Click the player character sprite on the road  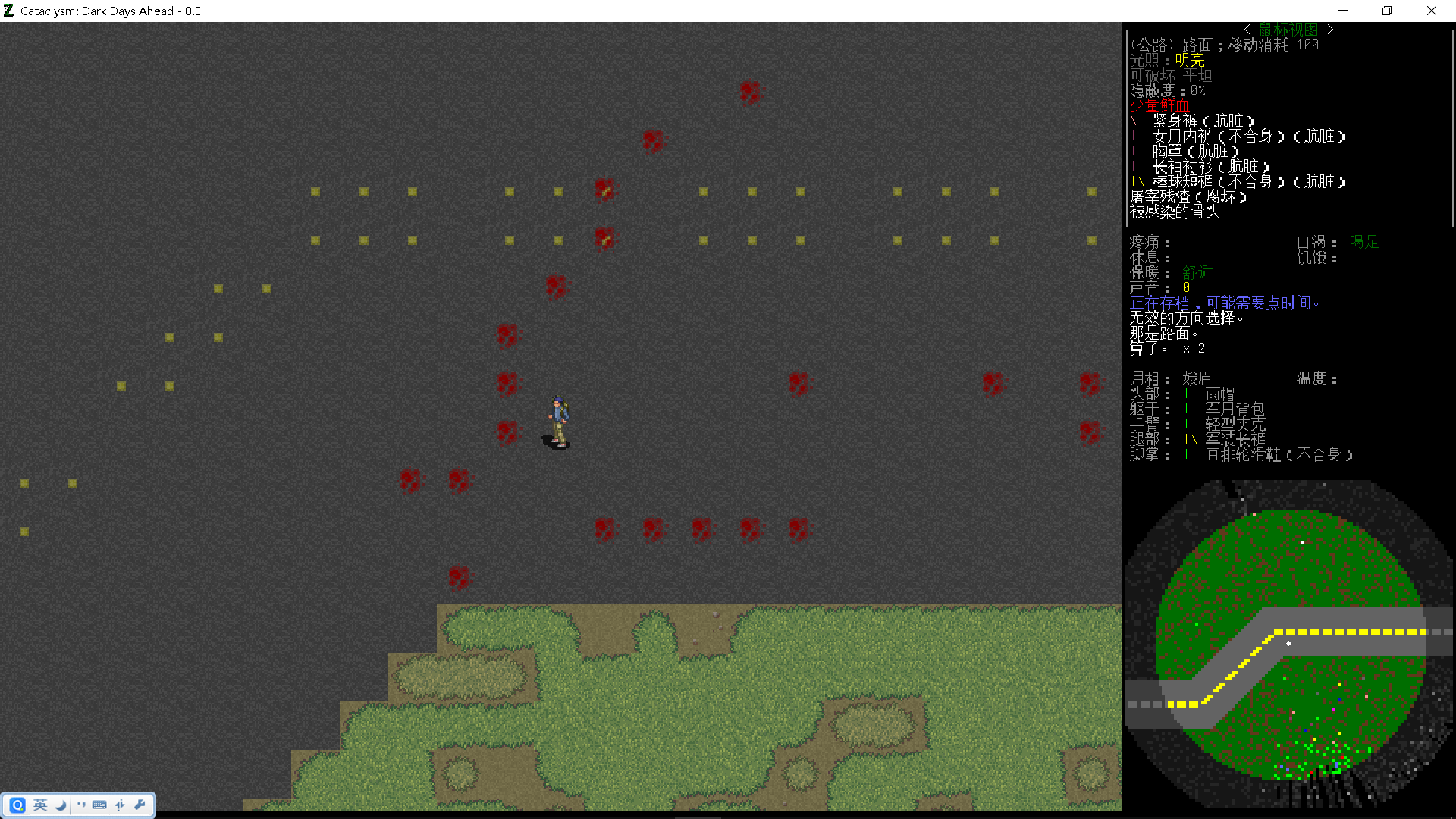click(557, 421)
